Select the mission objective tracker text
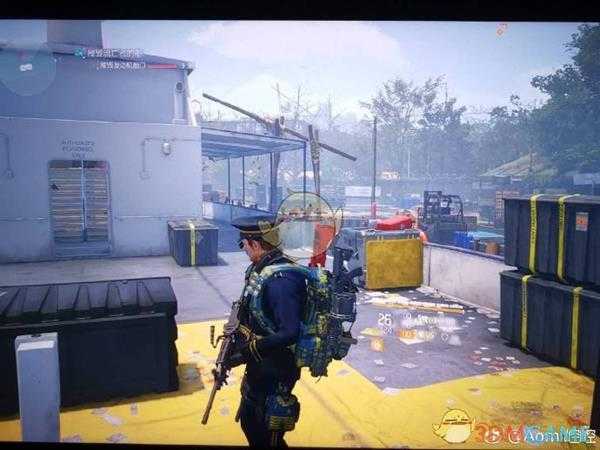Viewport: 600px width, 450px height. [114, 55]
